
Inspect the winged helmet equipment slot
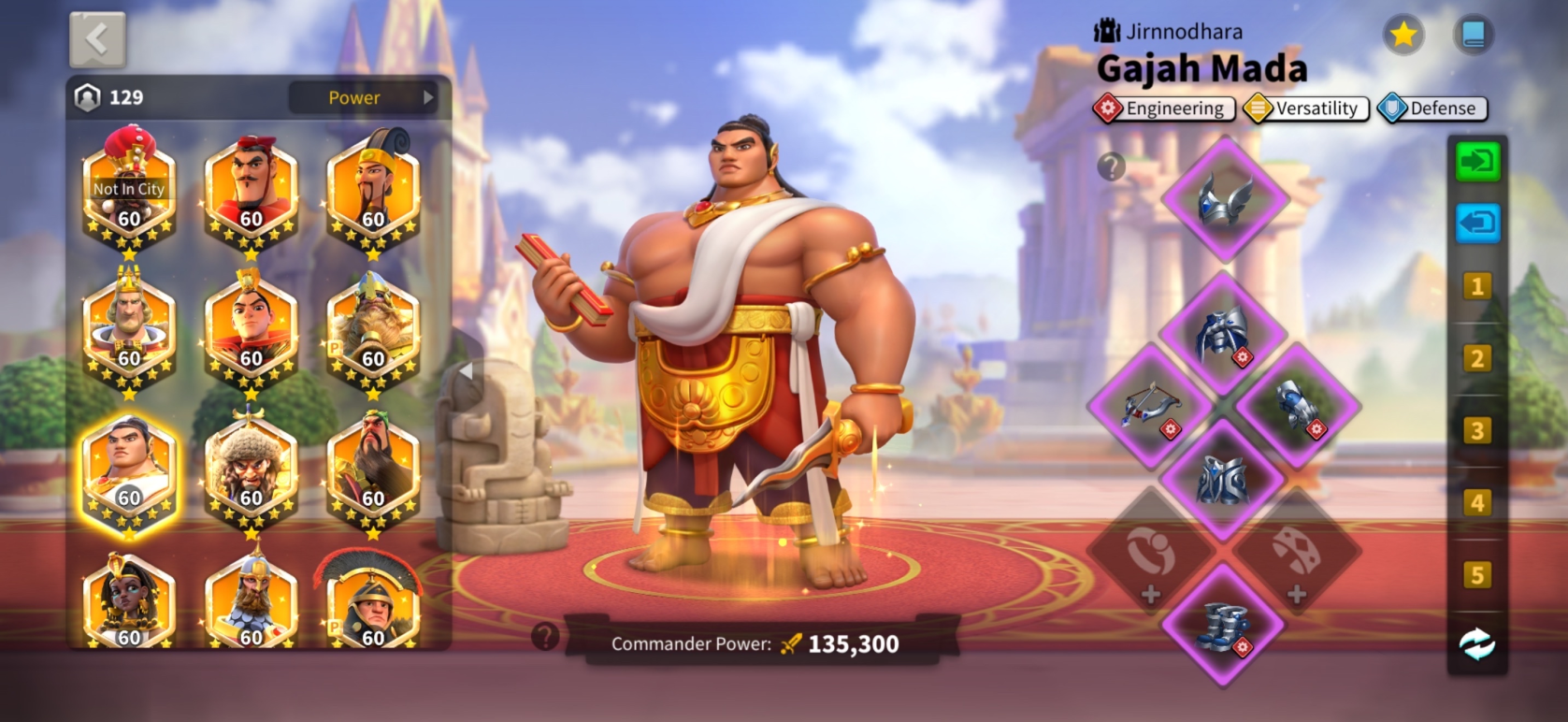point(1225,198)
